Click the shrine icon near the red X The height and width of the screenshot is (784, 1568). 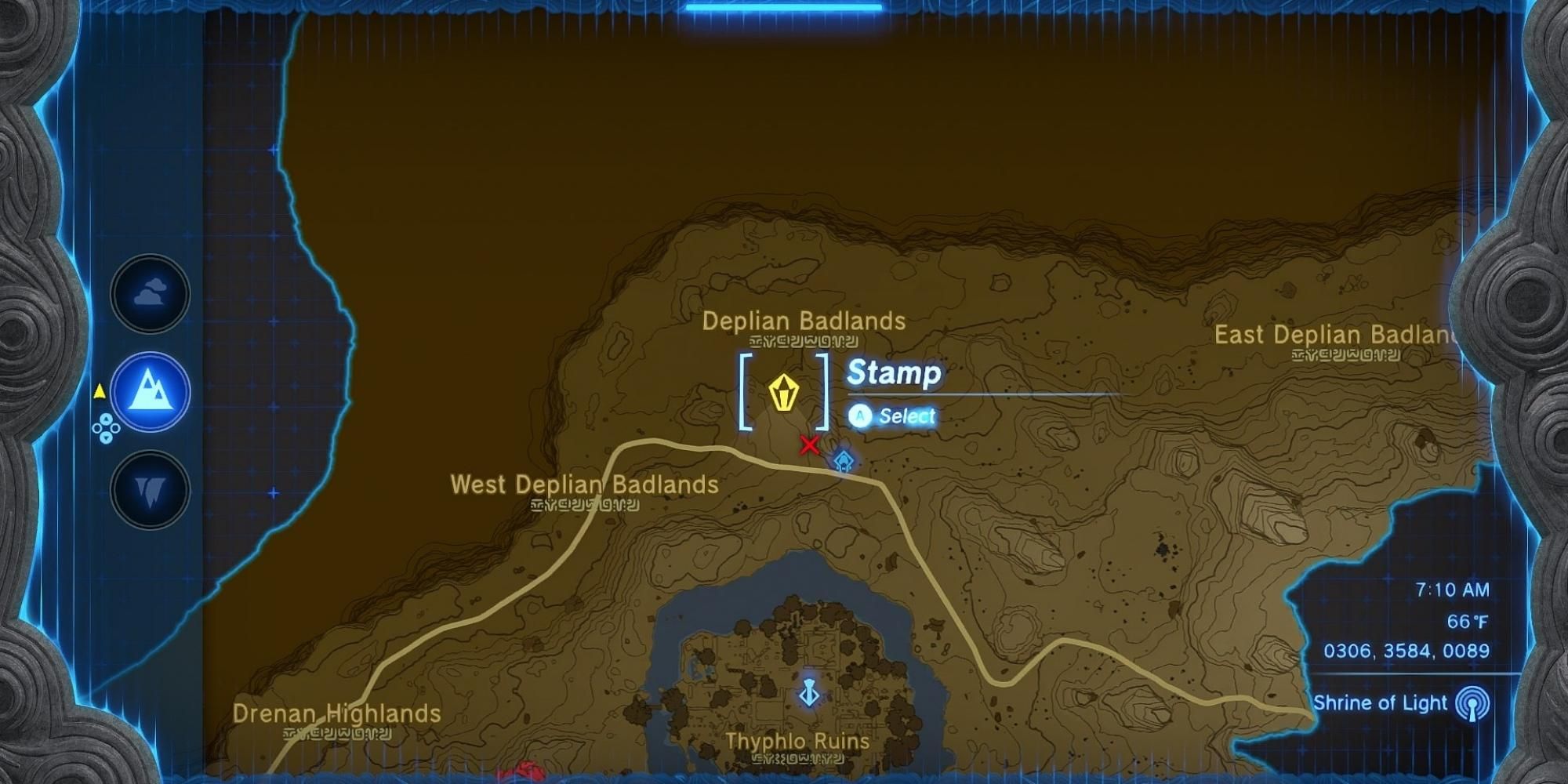[844, 461]
